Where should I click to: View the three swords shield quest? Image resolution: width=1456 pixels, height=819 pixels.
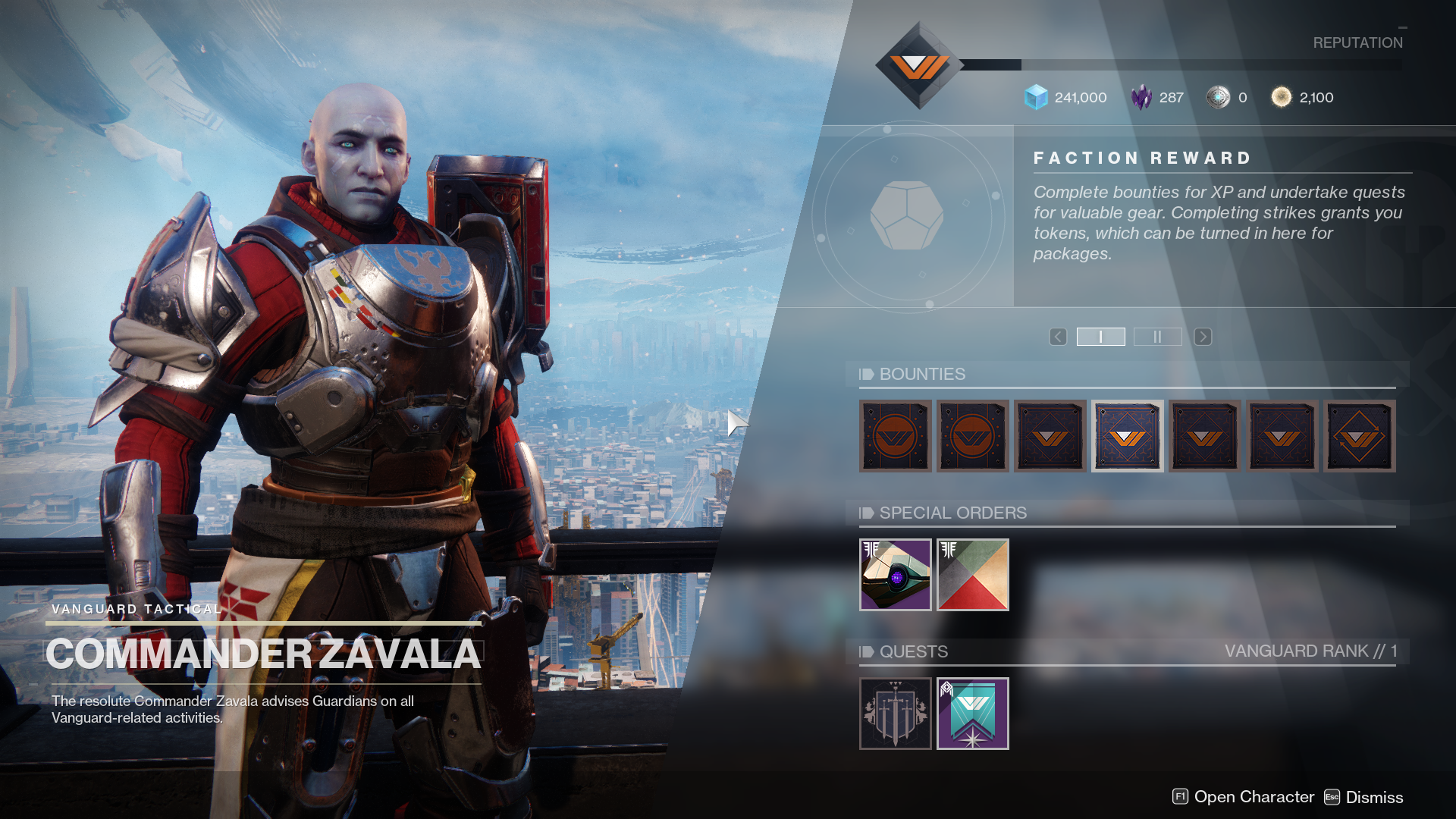click(895, 714)
